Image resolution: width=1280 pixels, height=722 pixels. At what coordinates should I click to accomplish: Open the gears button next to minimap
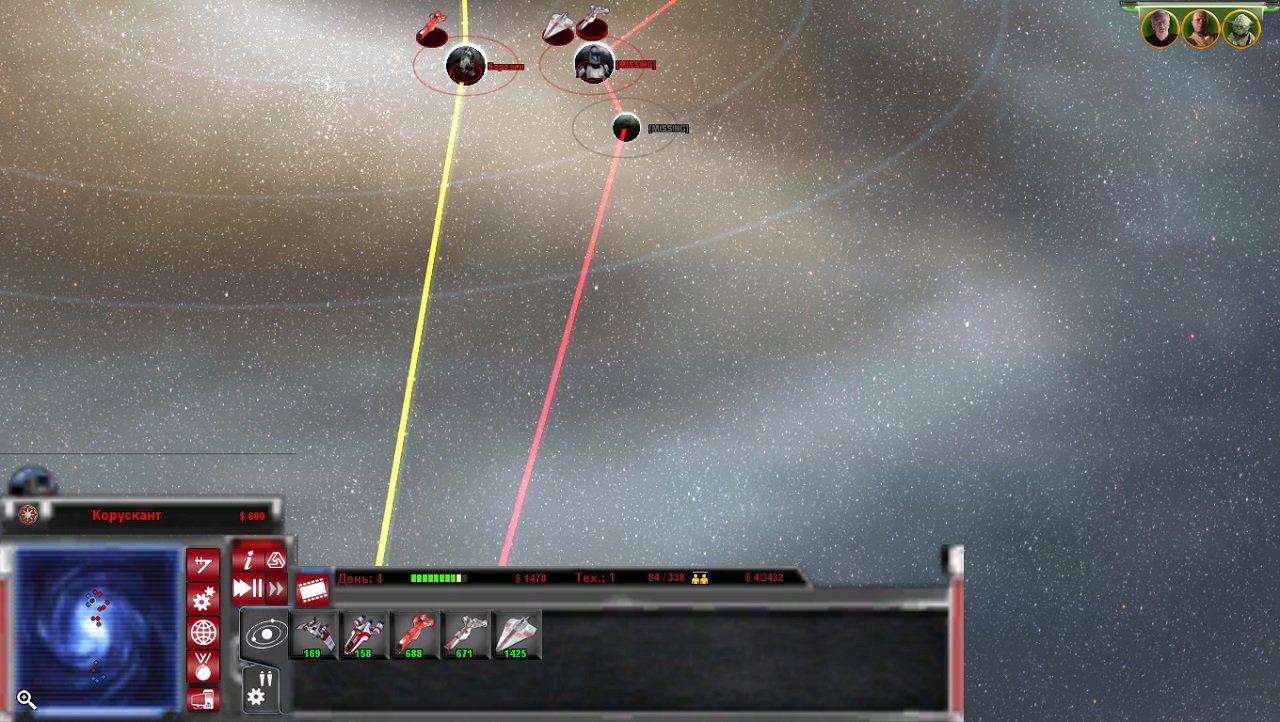point(203,598)
